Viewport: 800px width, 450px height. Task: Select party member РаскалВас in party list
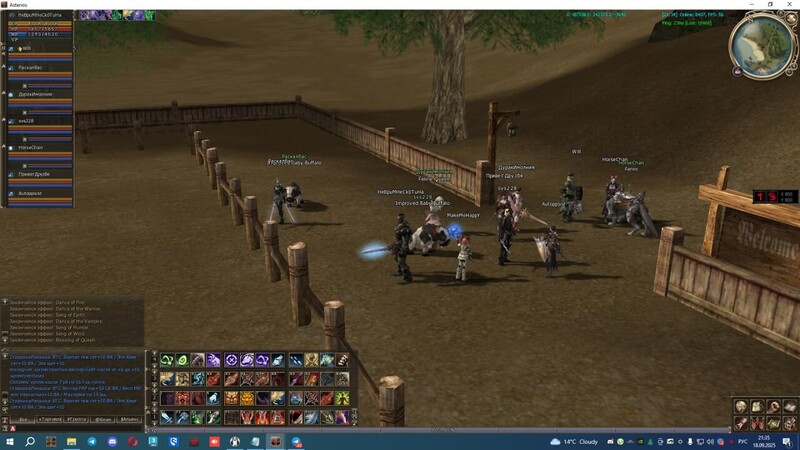tap(30, 67)
